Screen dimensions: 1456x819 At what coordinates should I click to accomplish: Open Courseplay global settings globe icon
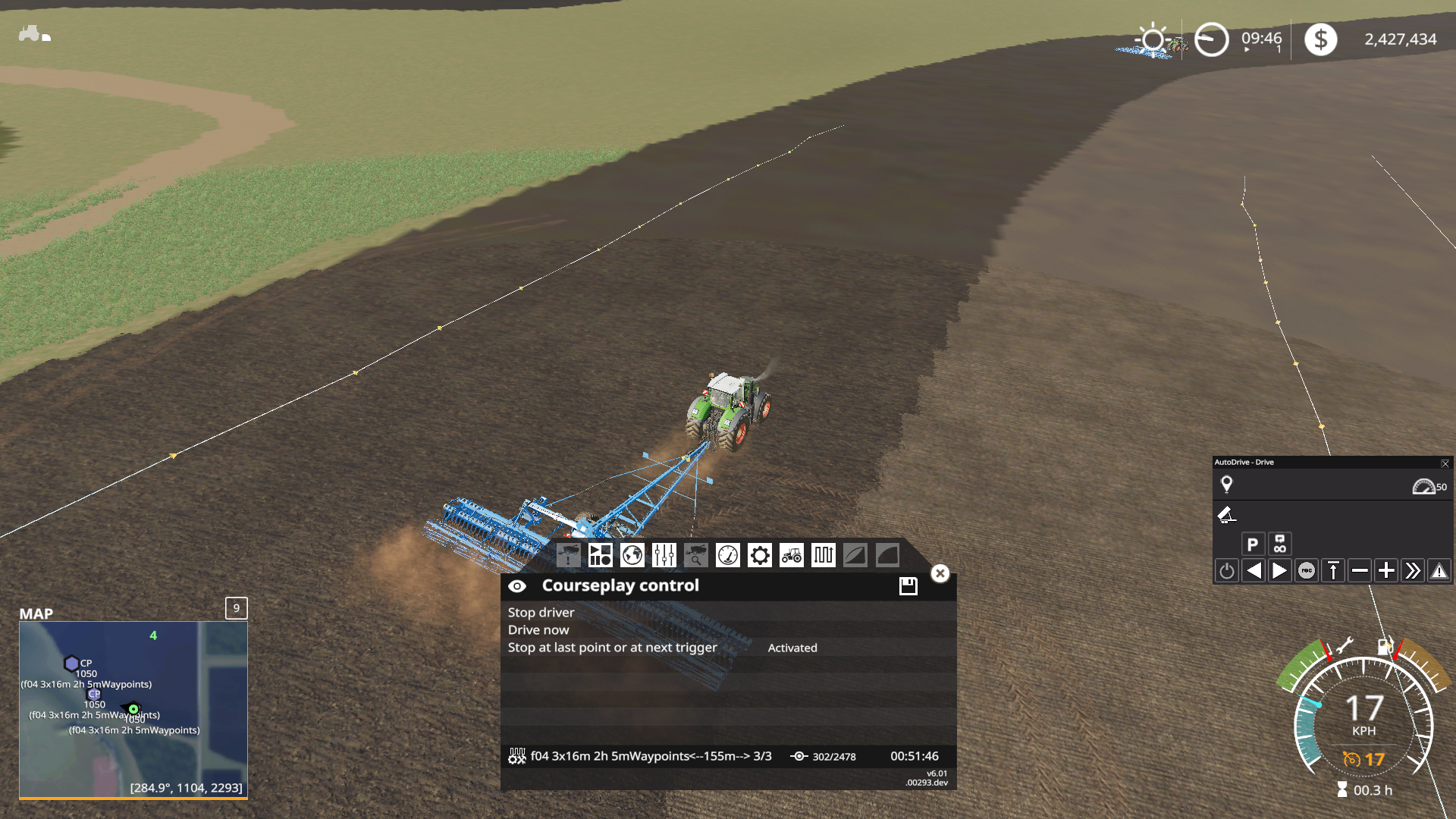pyautogui.click(x=632, y=555)
